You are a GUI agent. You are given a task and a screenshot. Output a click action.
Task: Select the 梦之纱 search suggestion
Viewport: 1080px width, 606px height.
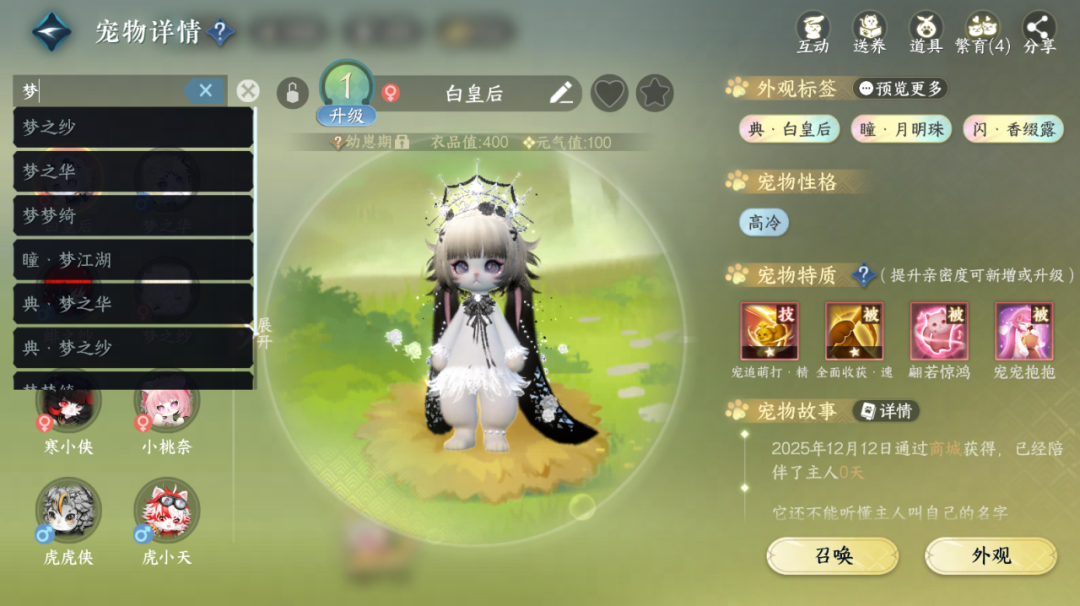(132, 127)
